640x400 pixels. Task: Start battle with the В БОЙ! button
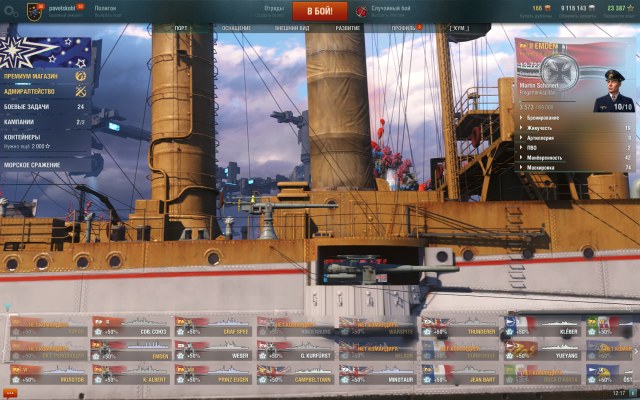pyautogui.click(x=320, y=11)
